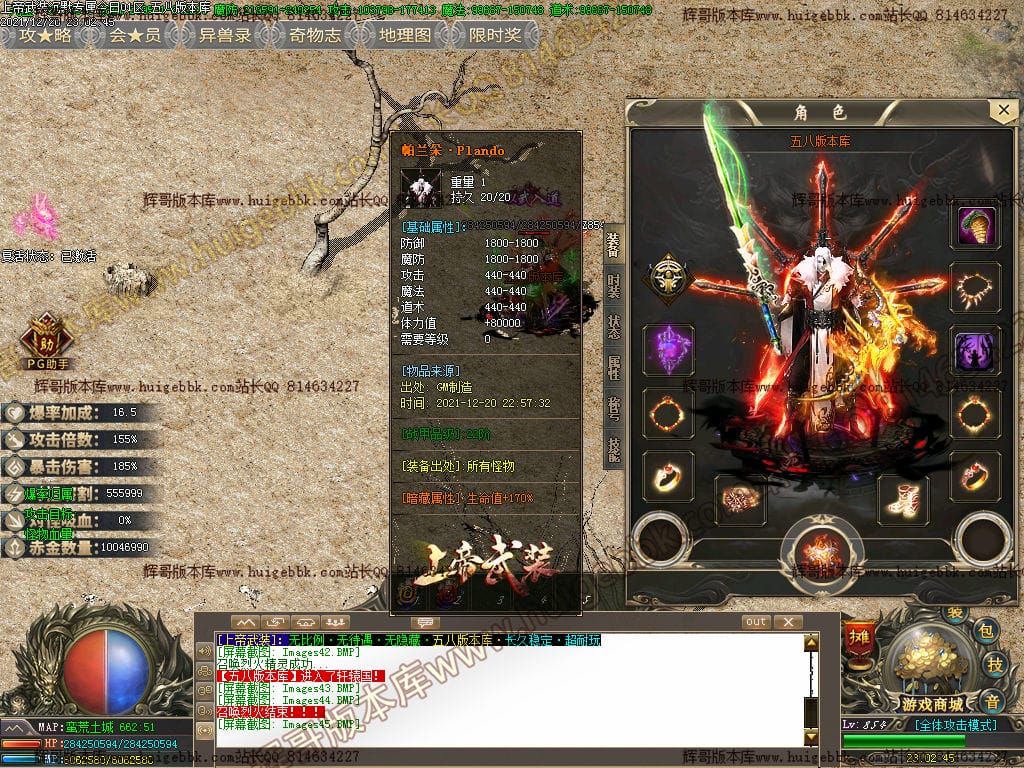This screenshot has height=768, width=1024.
Task: Switch to the 状态 status tab
Action: click(613, 326)
